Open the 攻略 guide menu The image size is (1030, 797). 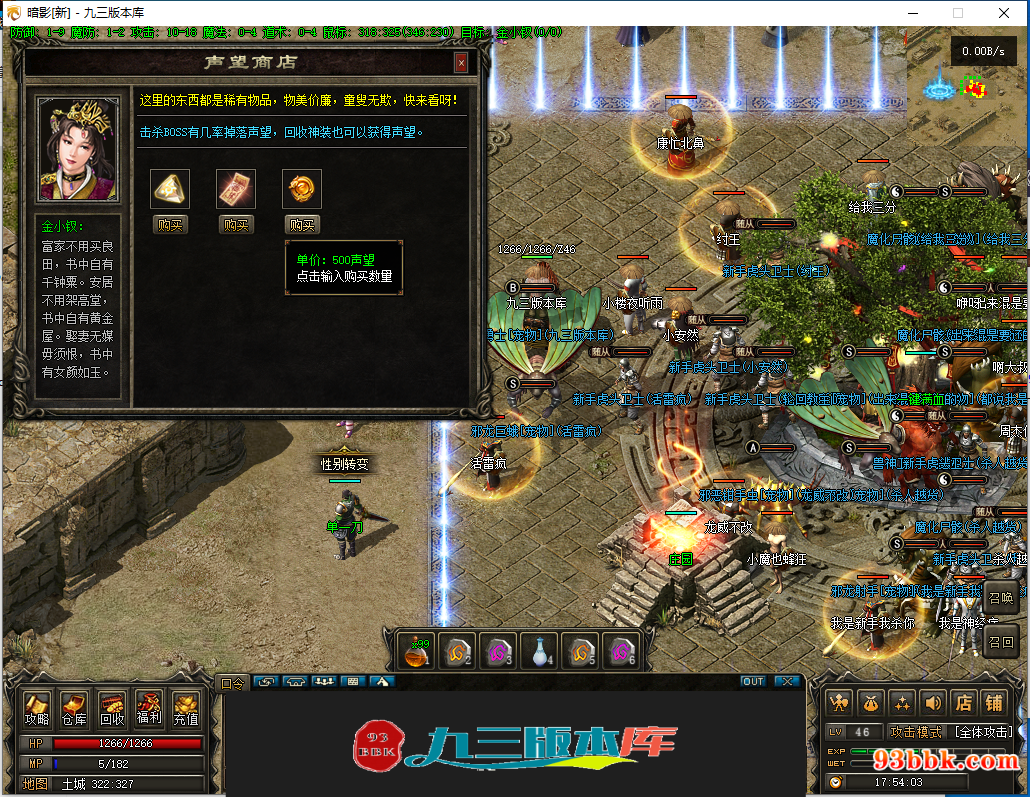tap(37, 709)
